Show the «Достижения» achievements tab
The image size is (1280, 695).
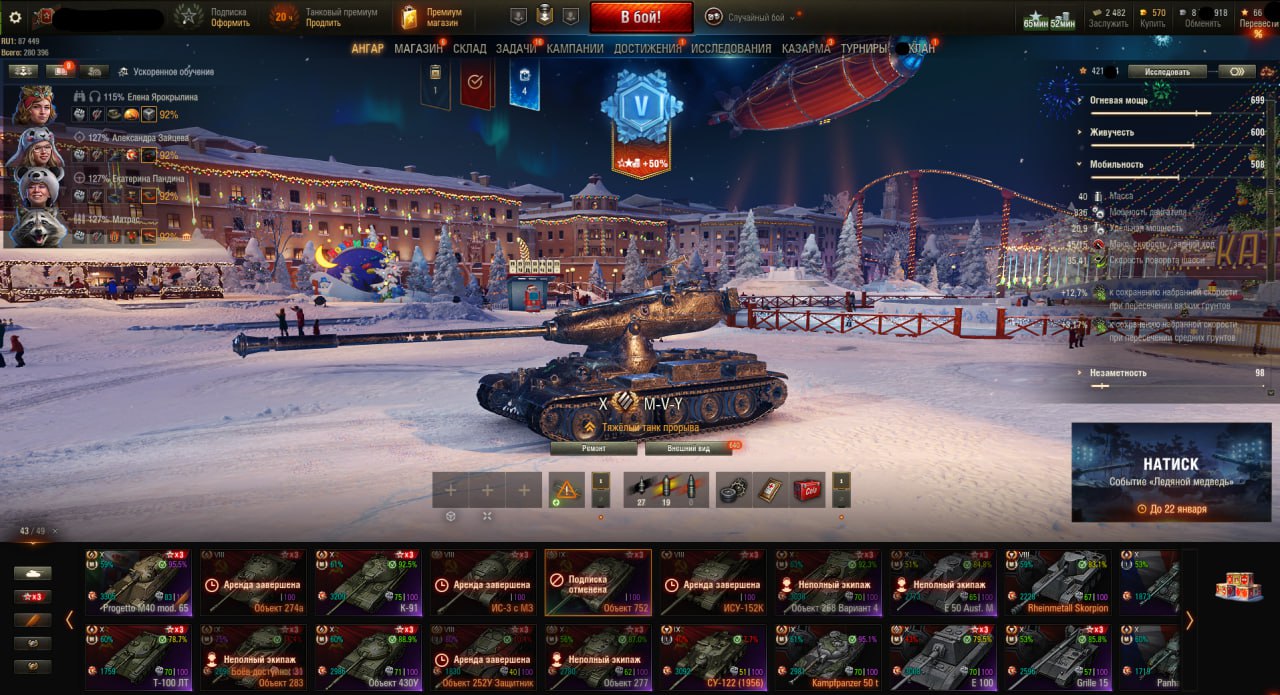coord(646,48)
